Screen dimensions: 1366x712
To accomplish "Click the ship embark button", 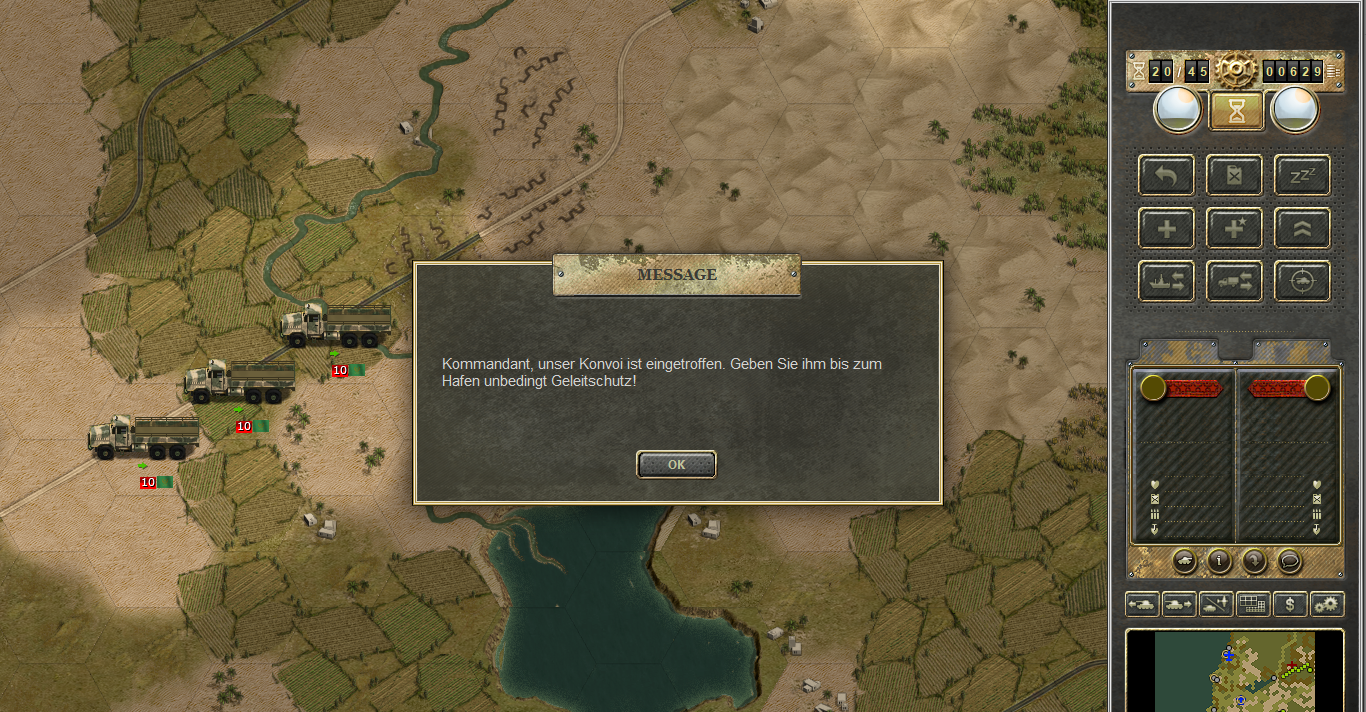I will [1166, 281].
